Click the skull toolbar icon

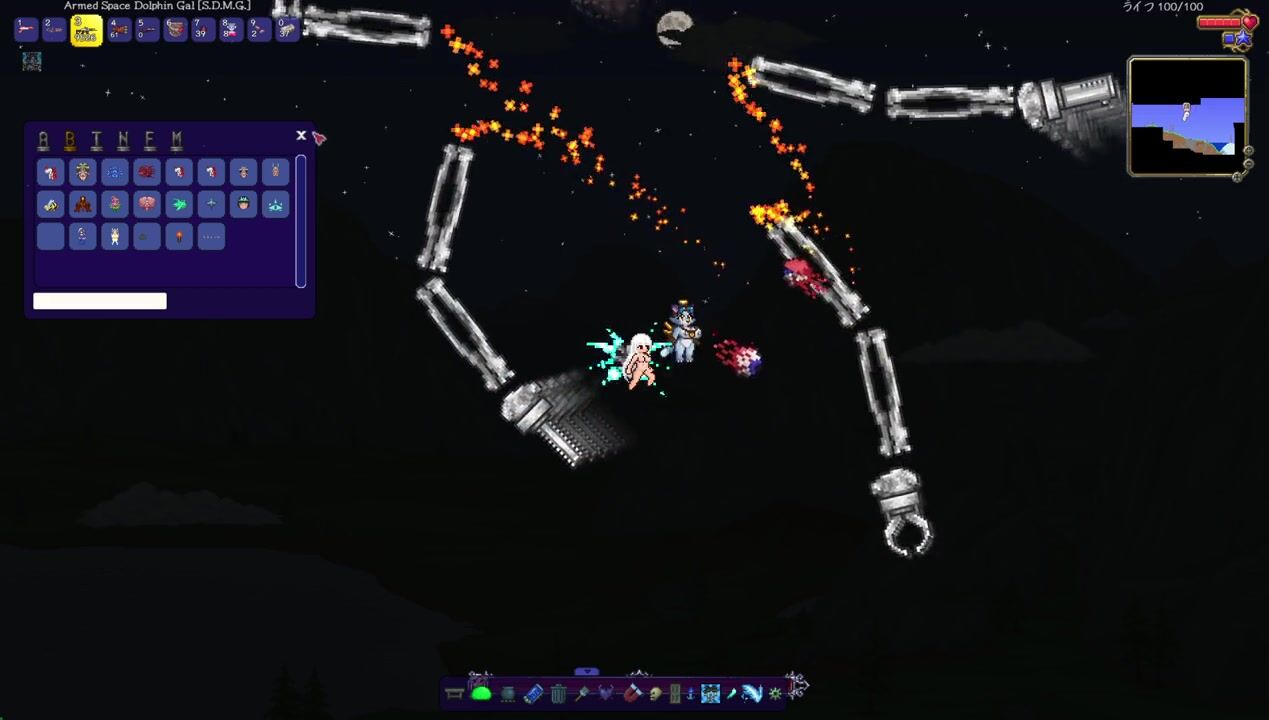tap(655, 694)
